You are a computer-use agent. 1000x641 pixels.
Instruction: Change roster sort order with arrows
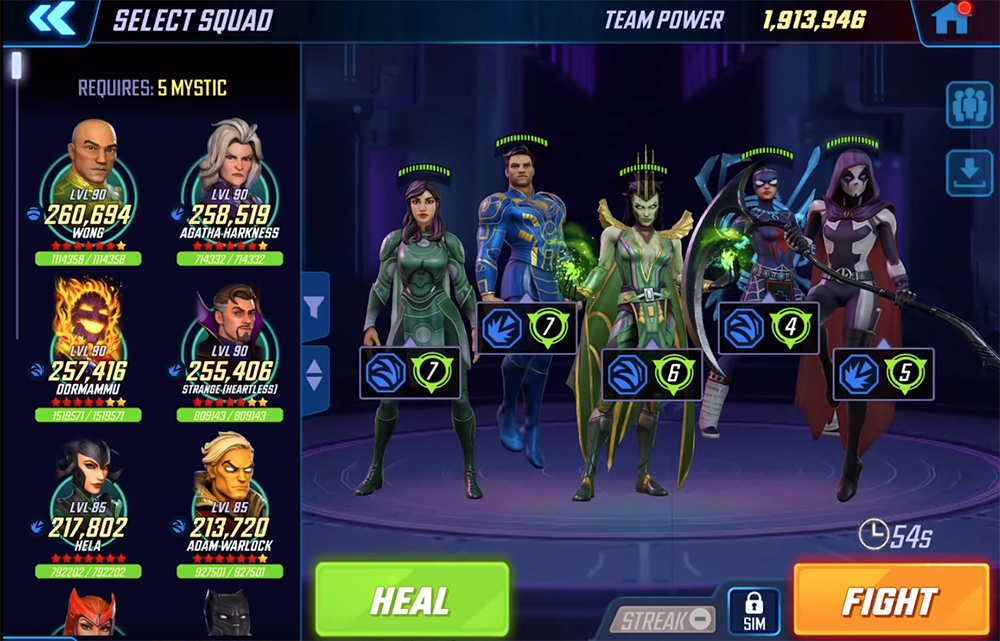(315, 373)
